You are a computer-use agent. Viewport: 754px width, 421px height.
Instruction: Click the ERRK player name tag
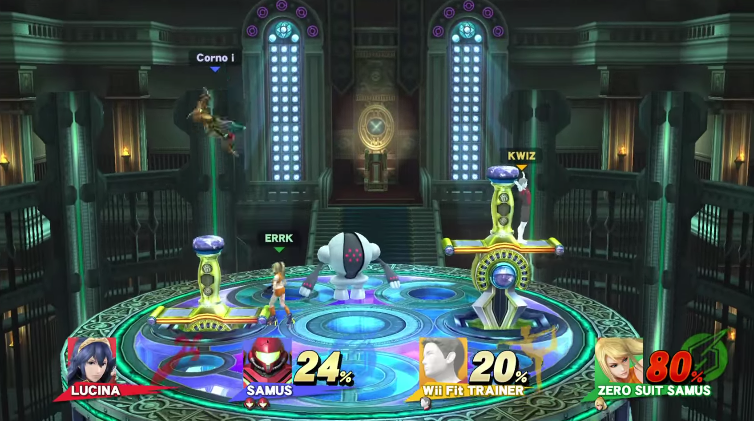point(277,238)
